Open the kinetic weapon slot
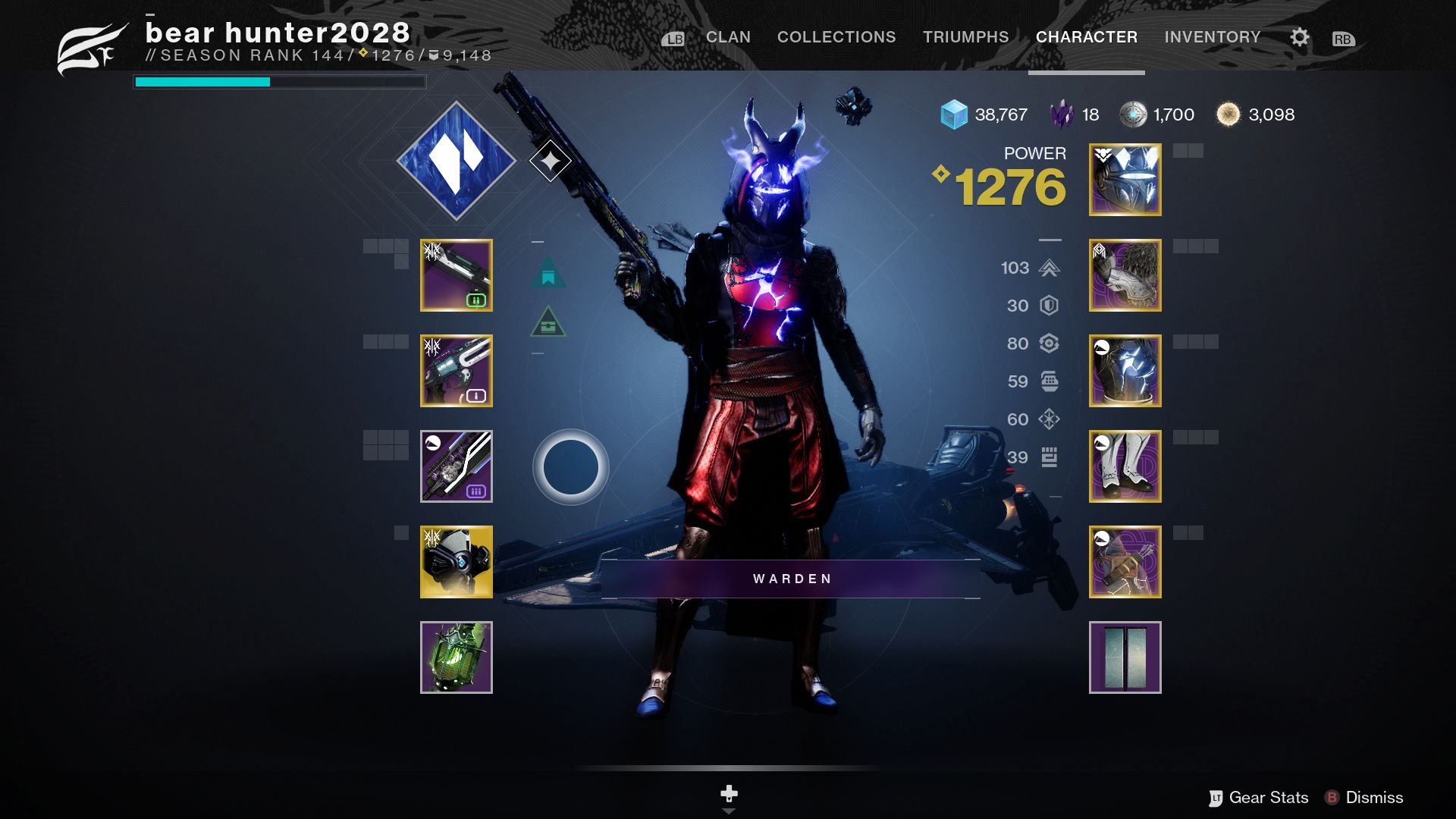Screen dimensions: 1456x819 click(x=455, y=275)
